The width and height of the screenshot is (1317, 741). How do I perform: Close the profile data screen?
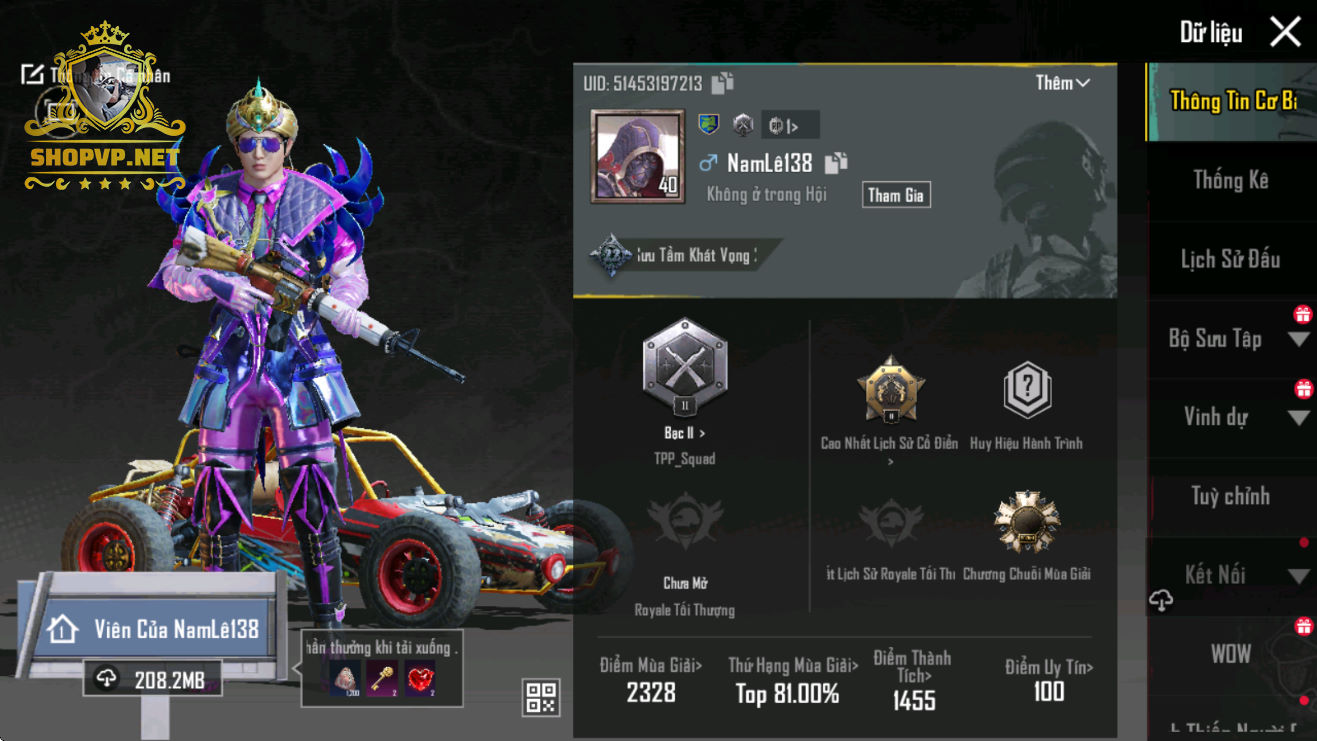(1285, 32)
